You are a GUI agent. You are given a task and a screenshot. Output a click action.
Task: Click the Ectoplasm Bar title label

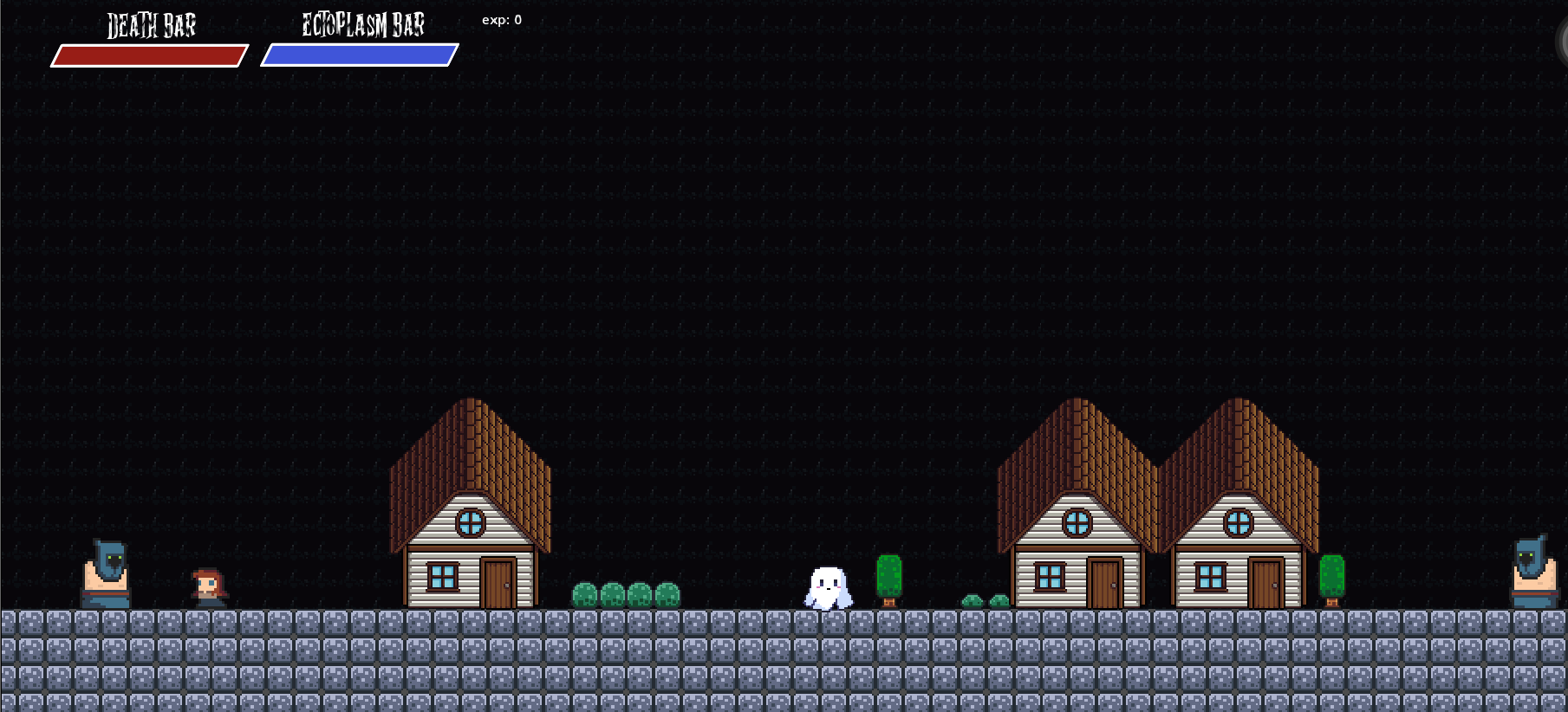coord(362,24)
